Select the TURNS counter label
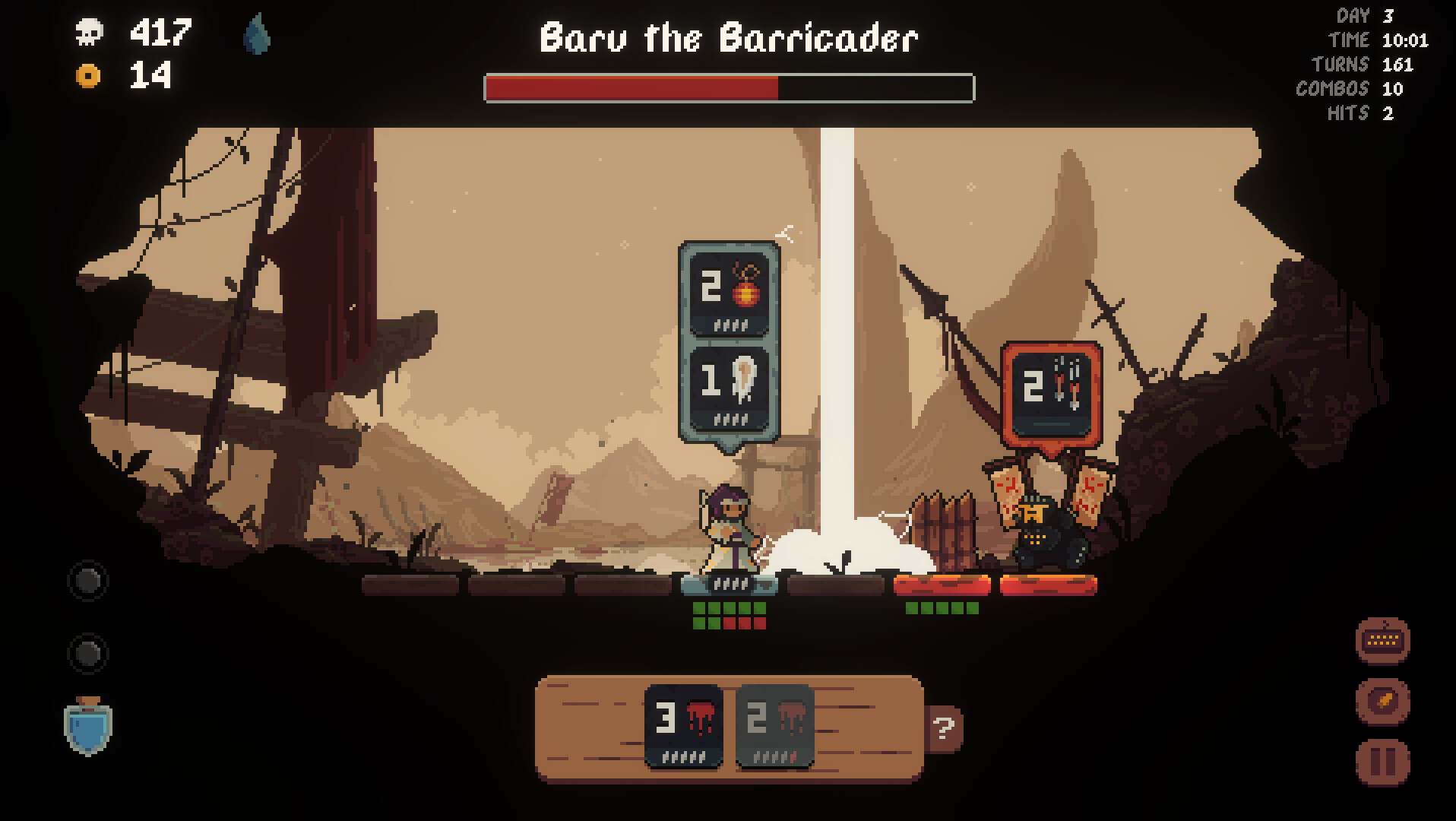This screenshot has height=821, width=1456. [x=1340, y=65]
